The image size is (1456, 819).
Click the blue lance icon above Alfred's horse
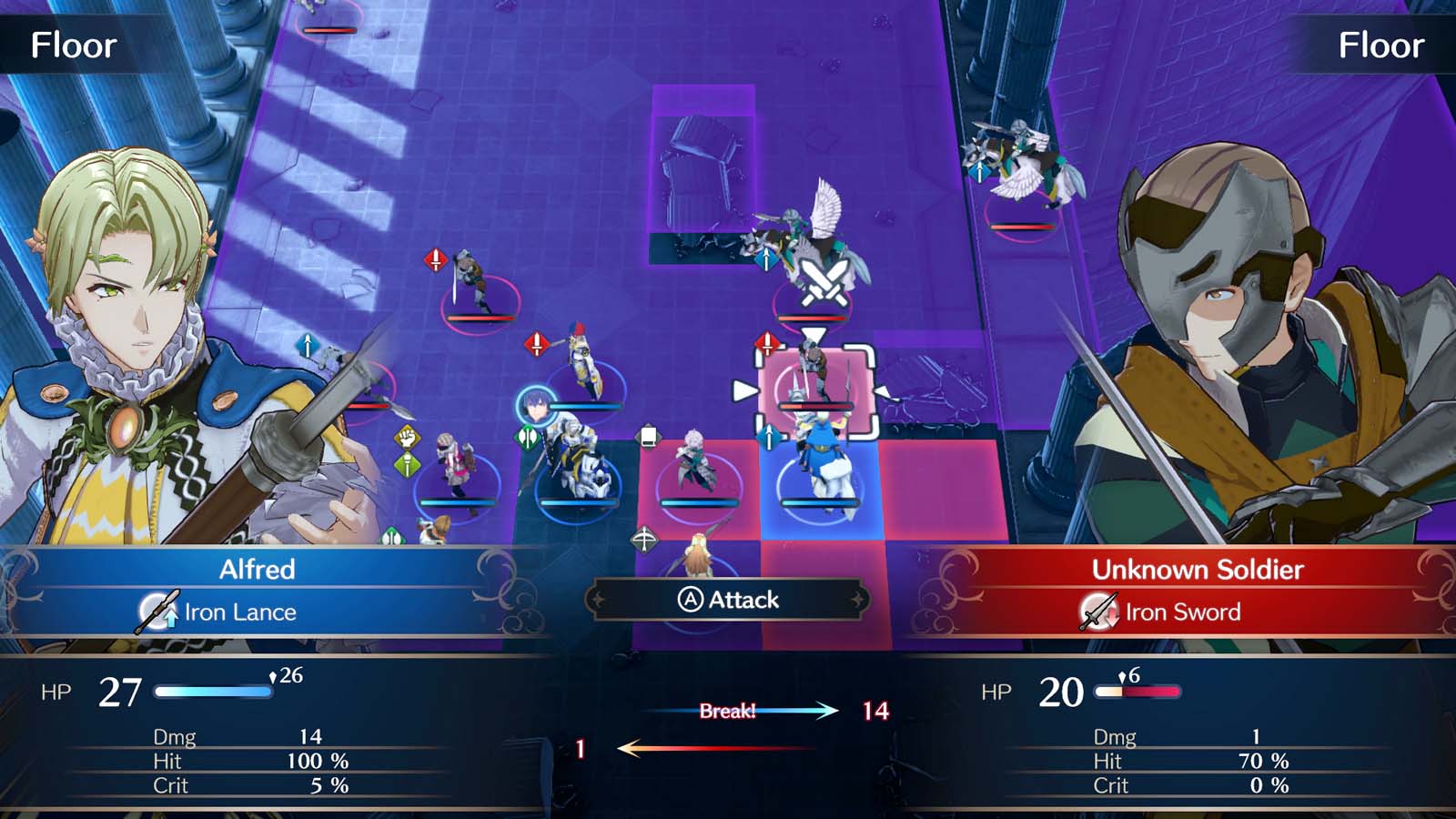click(769, 434)
